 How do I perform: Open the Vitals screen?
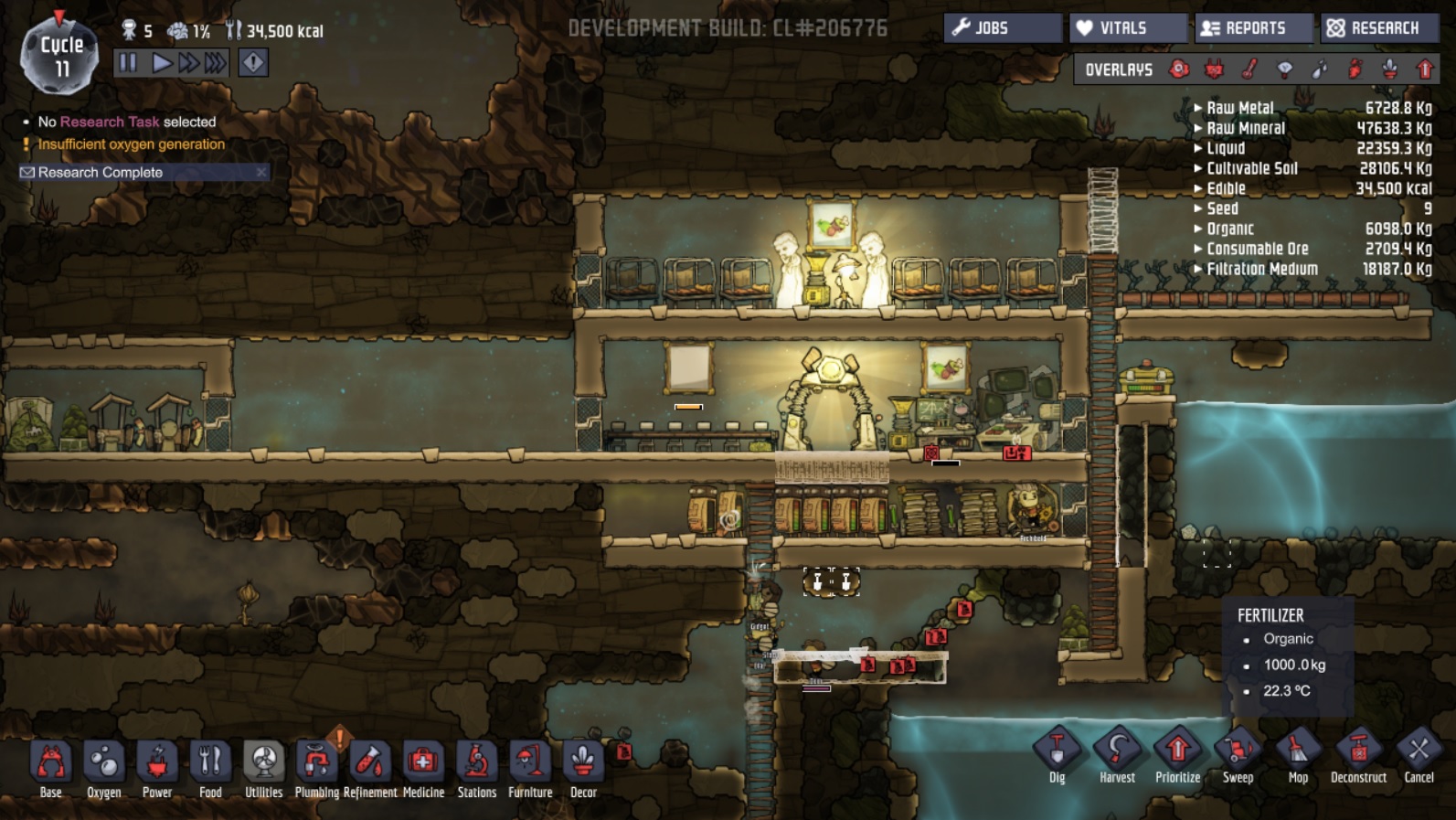[1128, 28]
